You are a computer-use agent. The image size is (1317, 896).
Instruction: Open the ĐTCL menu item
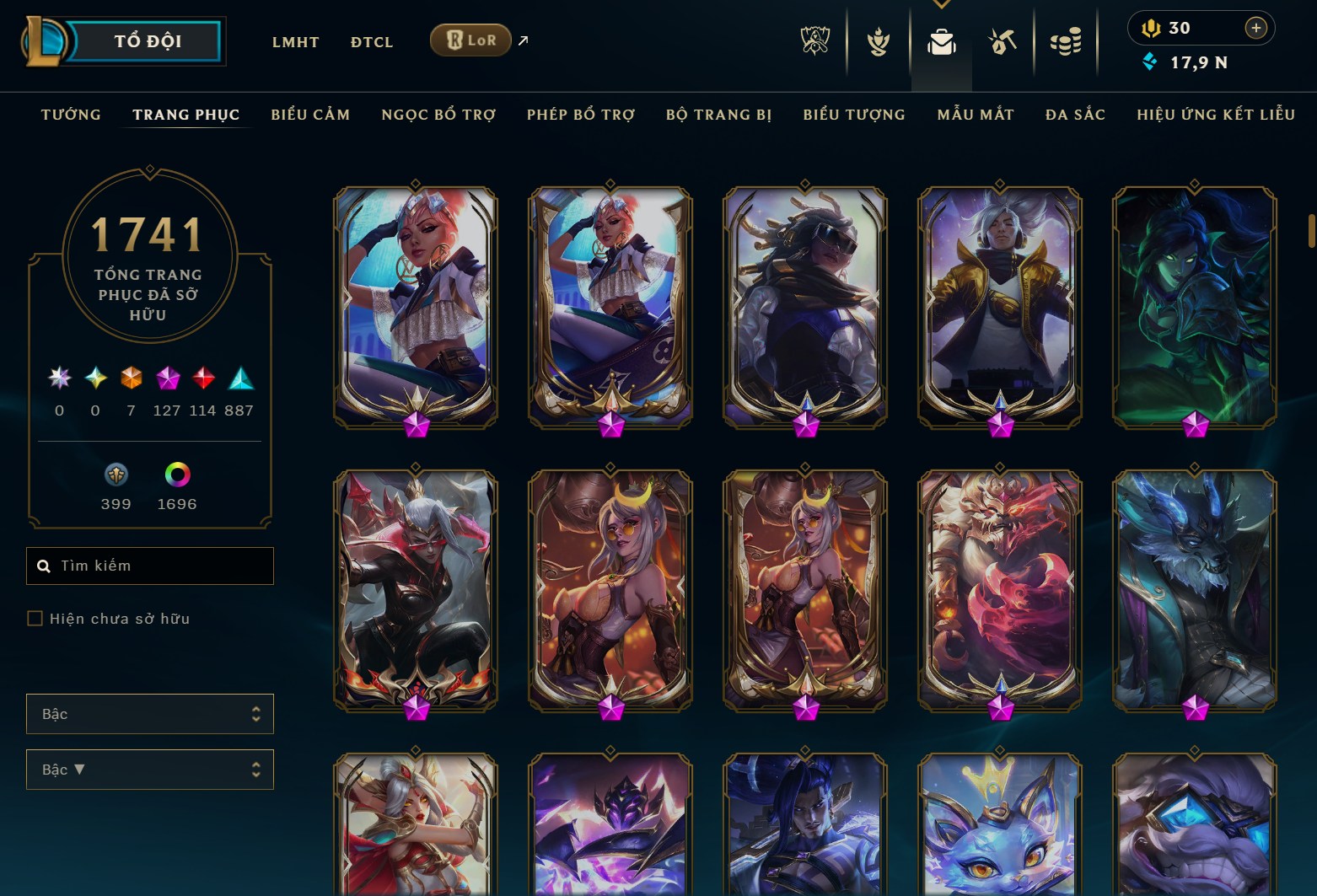[371, 41]
